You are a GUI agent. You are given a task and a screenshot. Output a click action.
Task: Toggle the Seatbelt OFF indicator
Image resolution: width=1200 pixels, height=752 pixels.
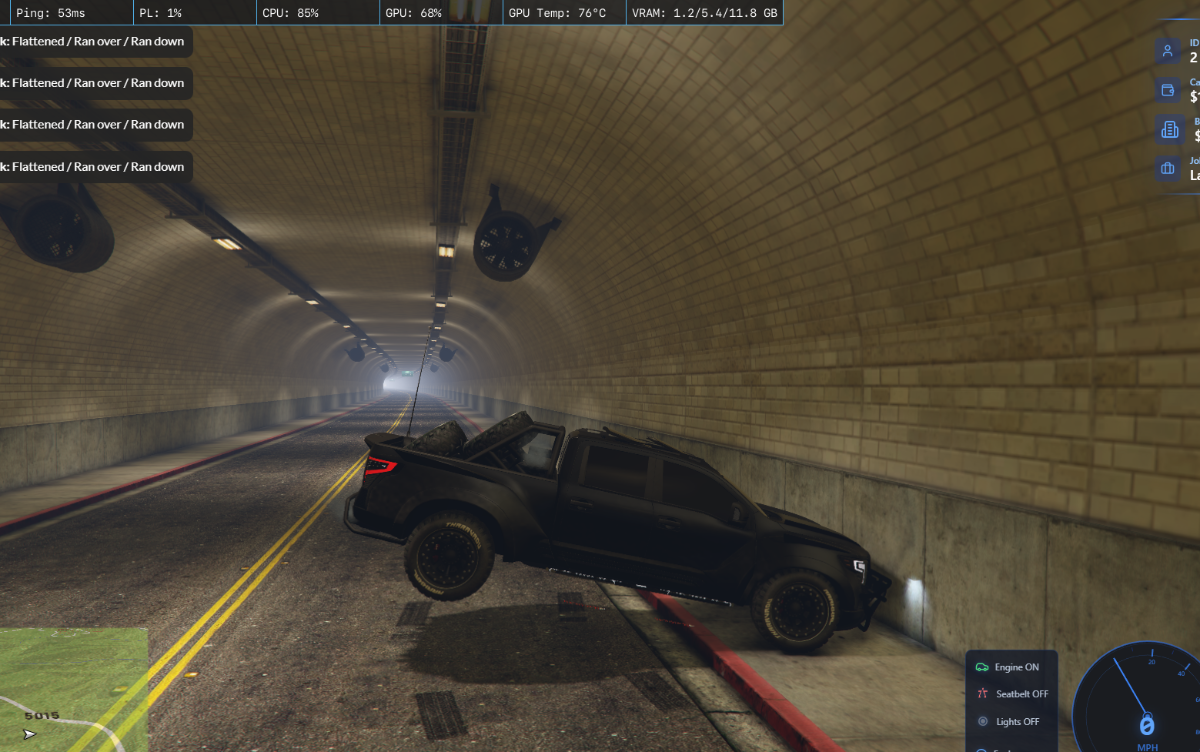1013,694
